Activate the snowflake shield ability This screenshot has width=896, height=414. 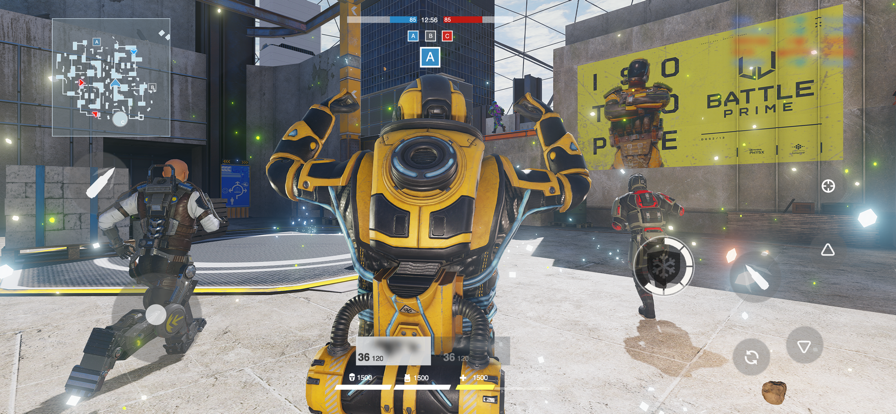point(664,265)
